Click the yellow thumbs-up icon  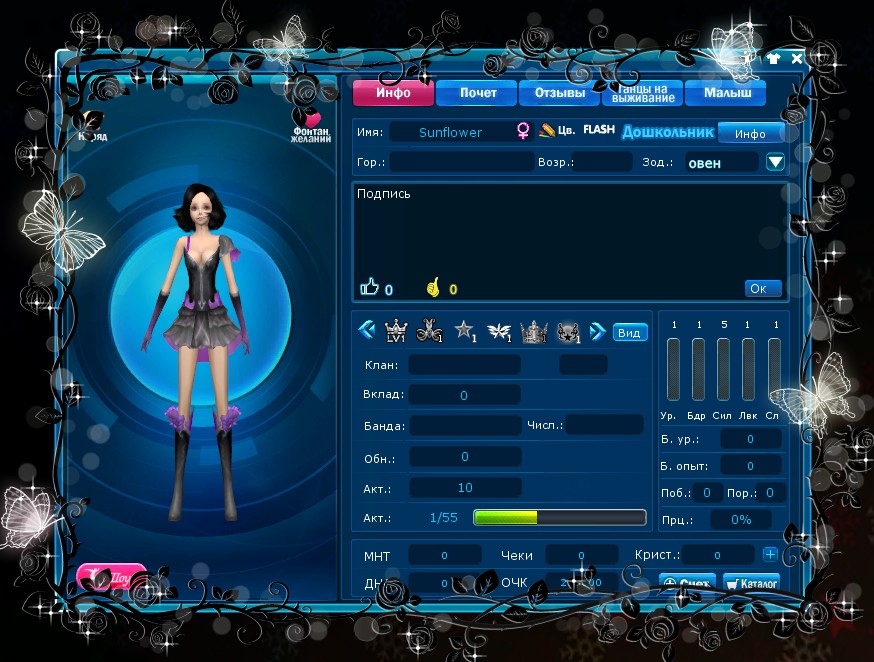tap(433, 288)
